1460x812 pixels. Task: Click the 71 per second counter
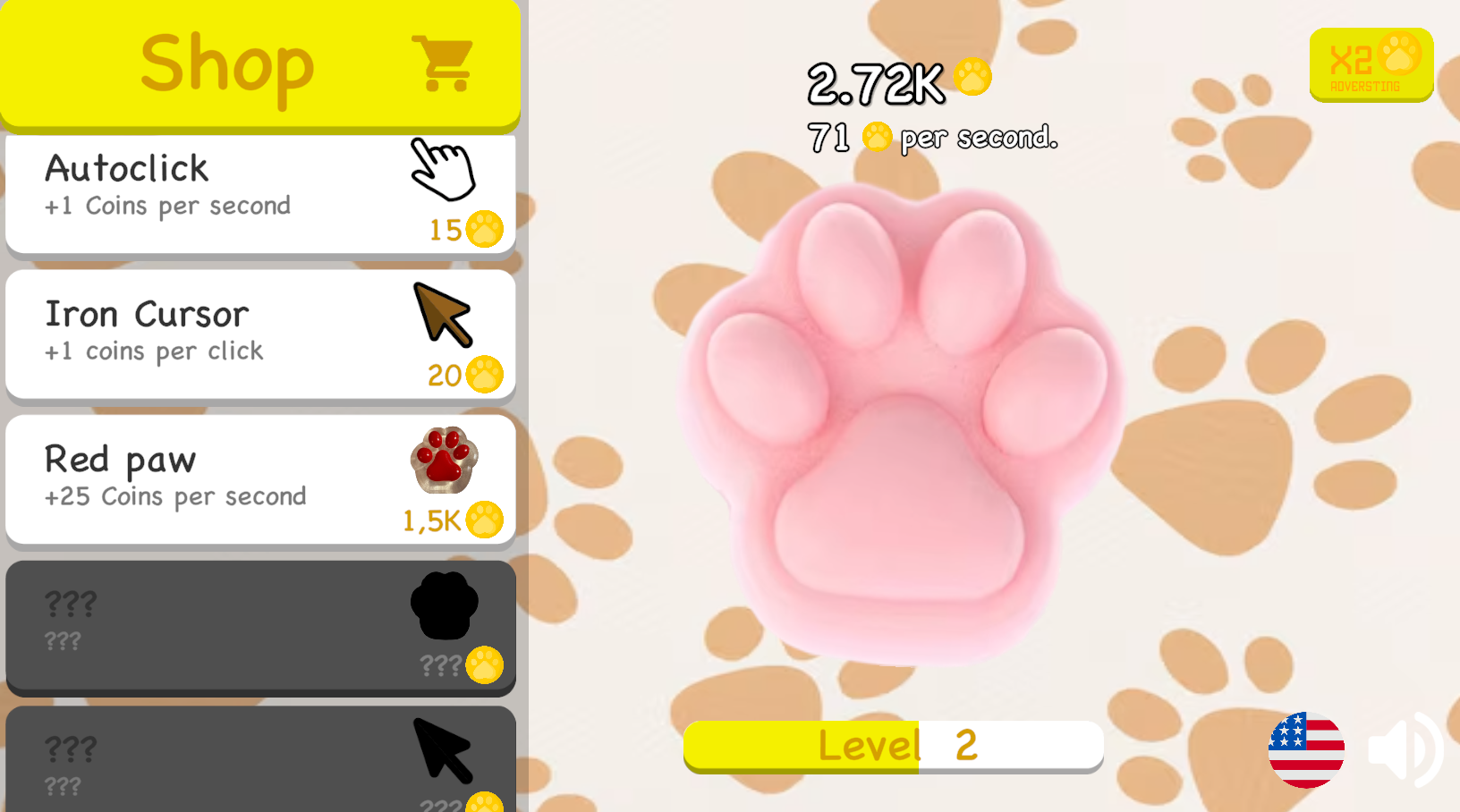pyautogui.click(x=932, y=136)
